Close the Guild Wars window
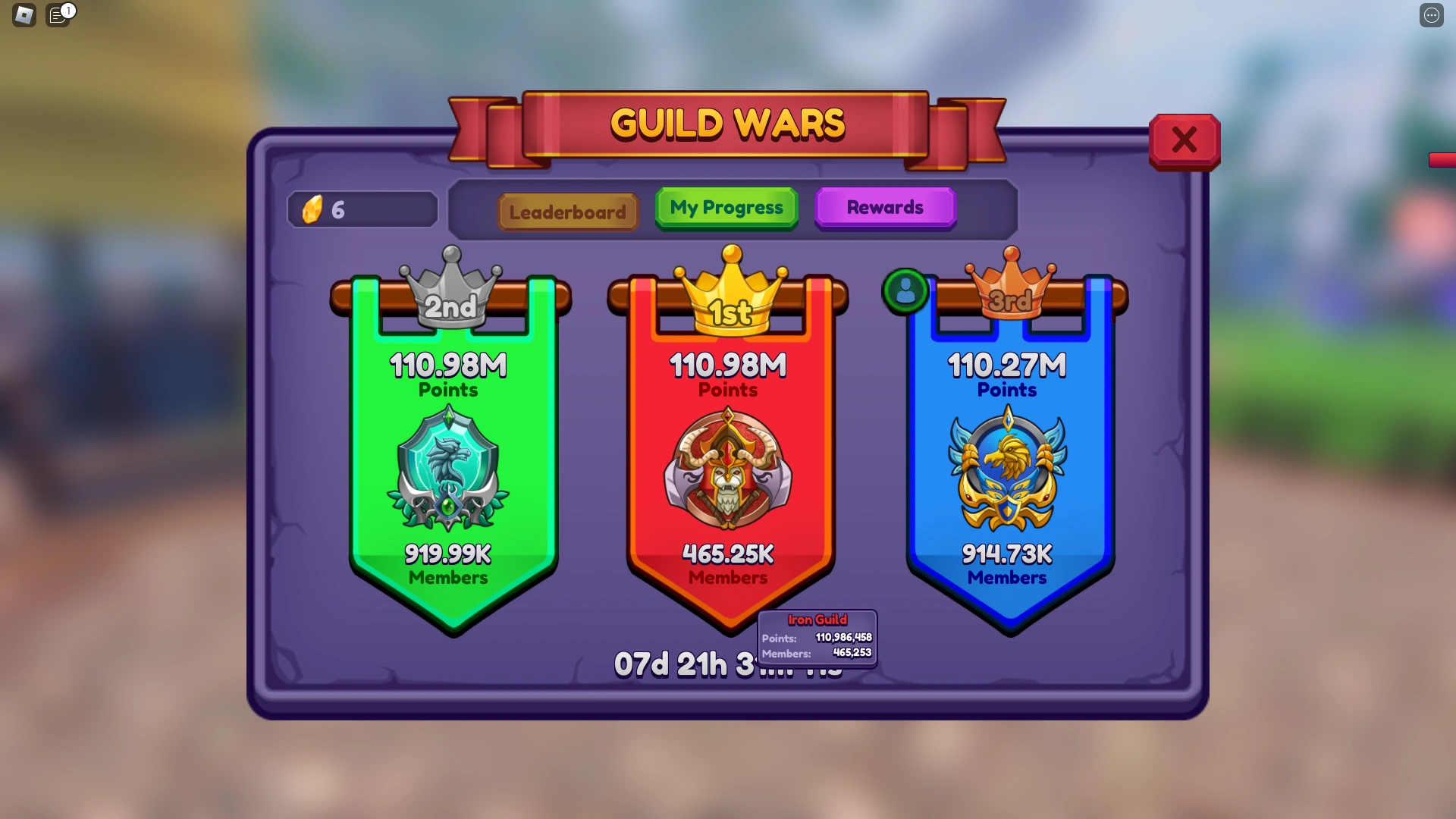 1184,140
